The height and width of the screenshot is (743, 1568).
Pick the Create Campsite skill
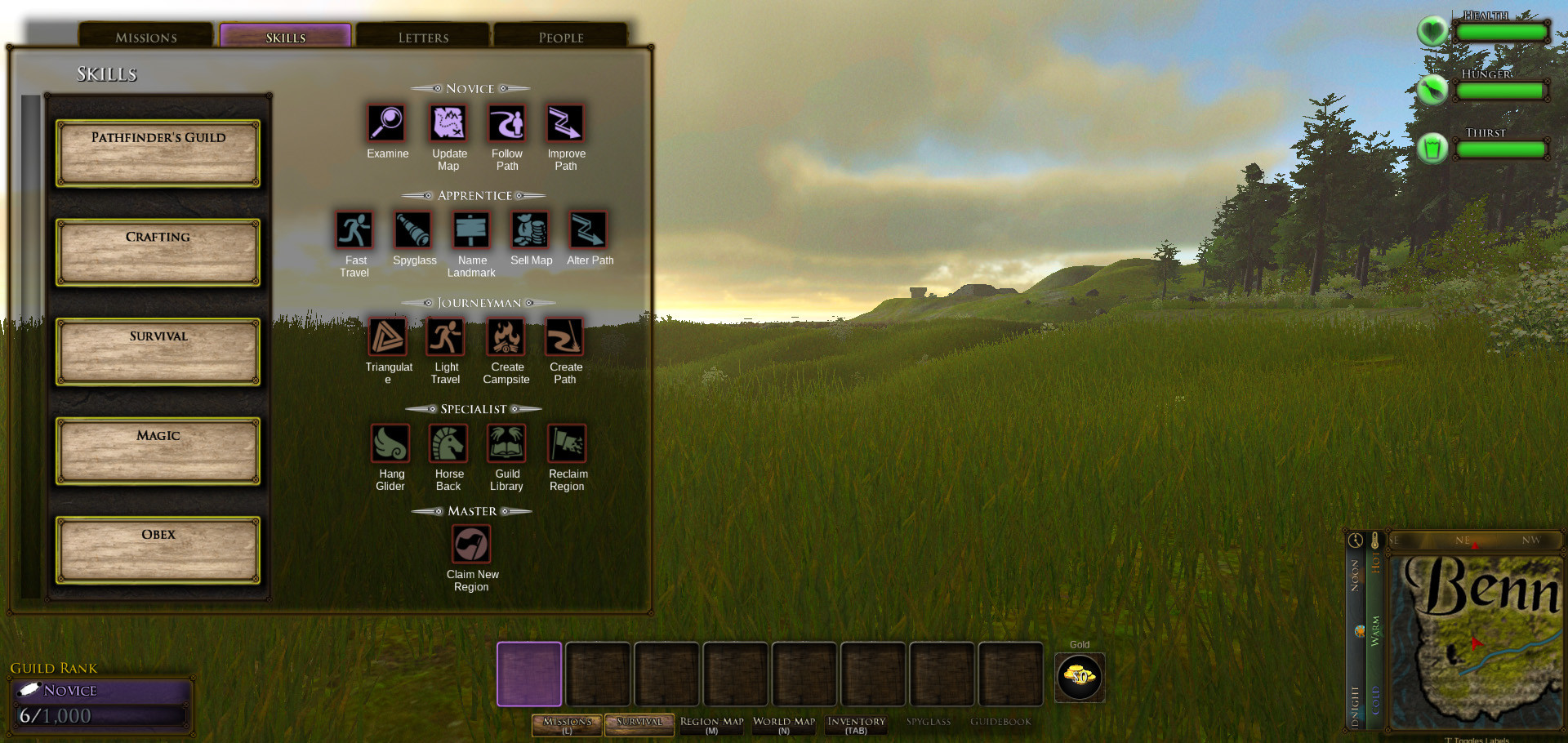pyautogui.click(x=506, y=336)
